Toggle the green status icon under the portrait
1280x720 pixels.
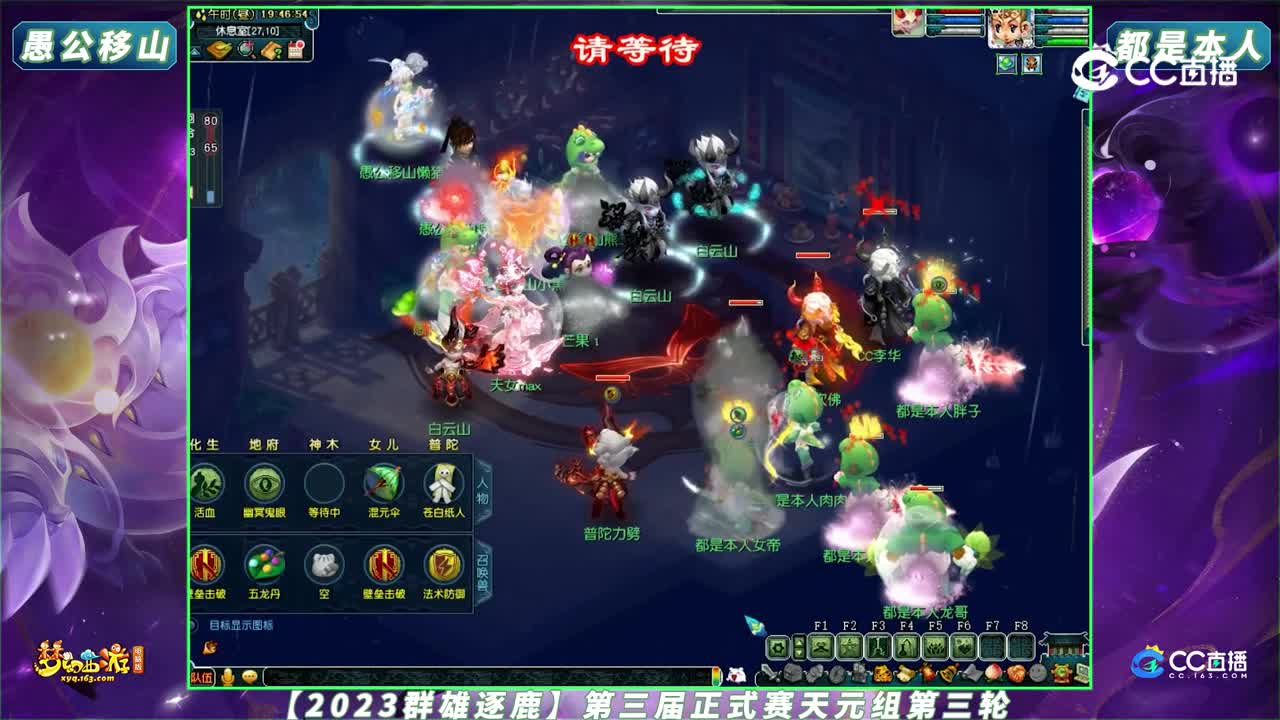[1006, 64]
